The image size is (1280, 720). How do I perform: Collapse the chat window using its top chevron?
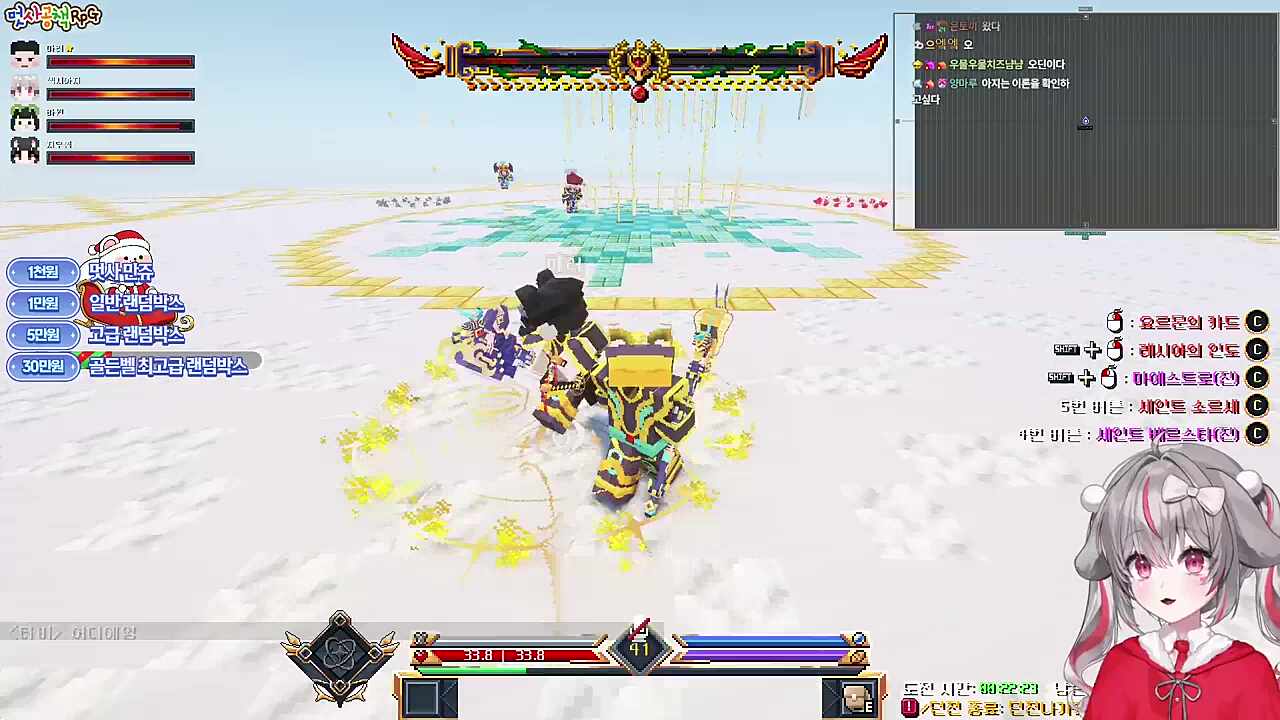[x=1085, y=10]
